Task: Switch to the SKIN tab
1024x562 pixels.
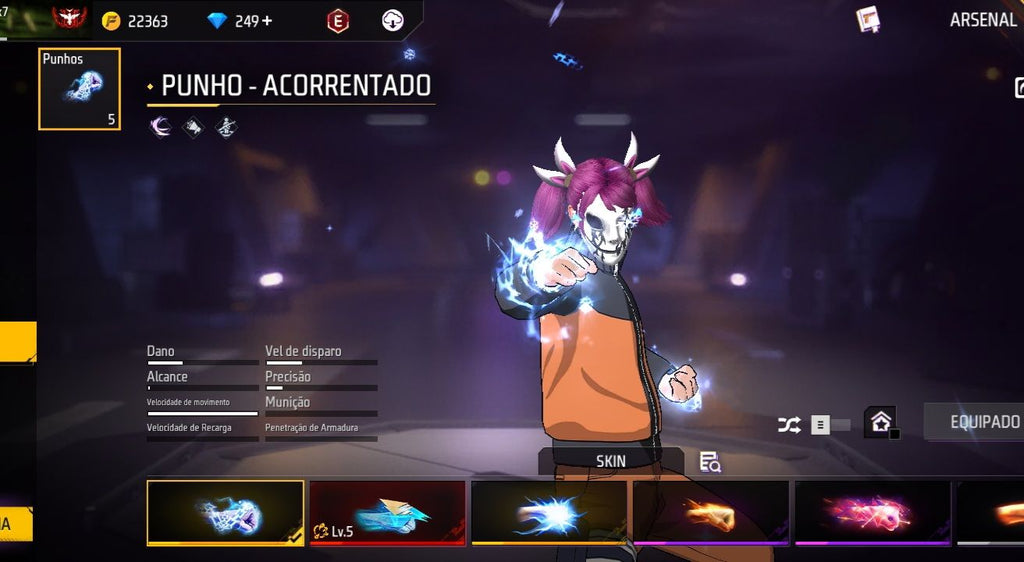Action: click(x=610, y=461)
